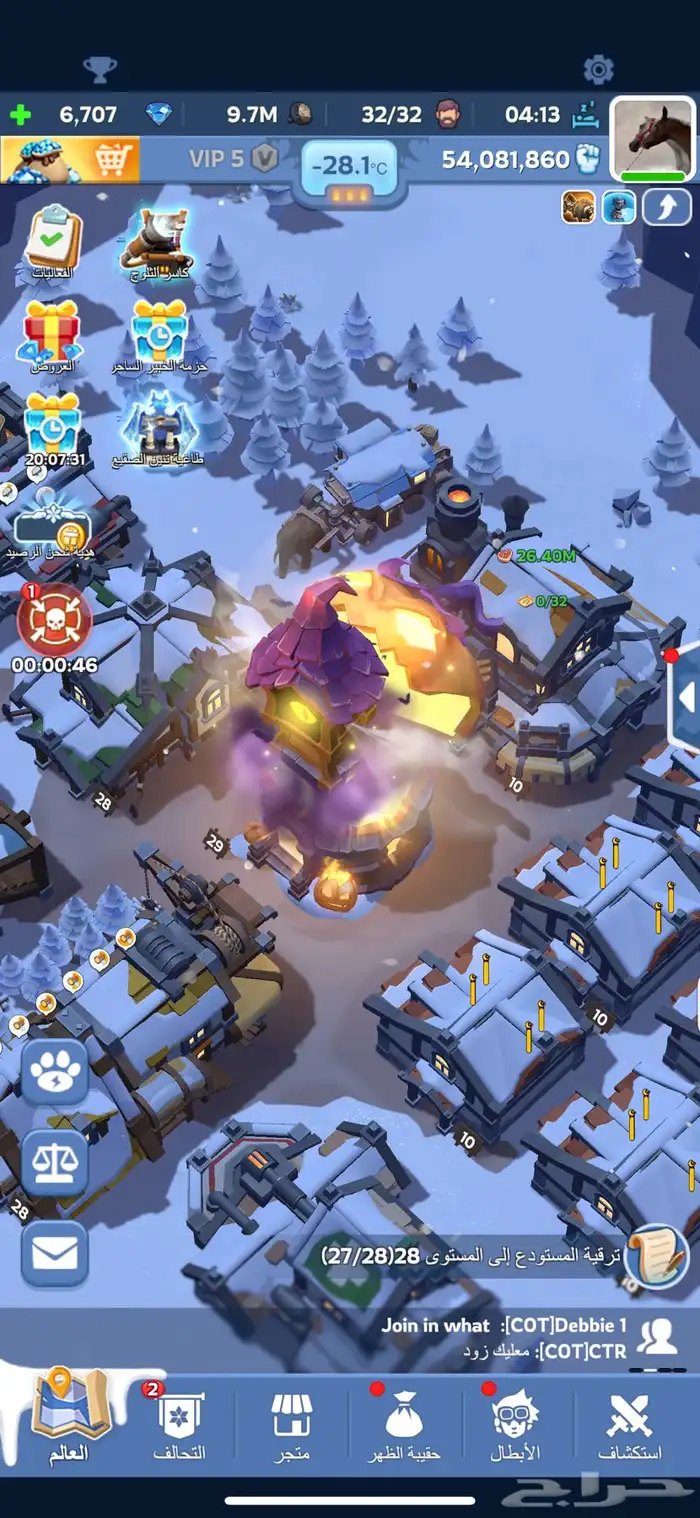
Task: Open the crossed swords exploration tab
Action: click(x=630, y=1425)
